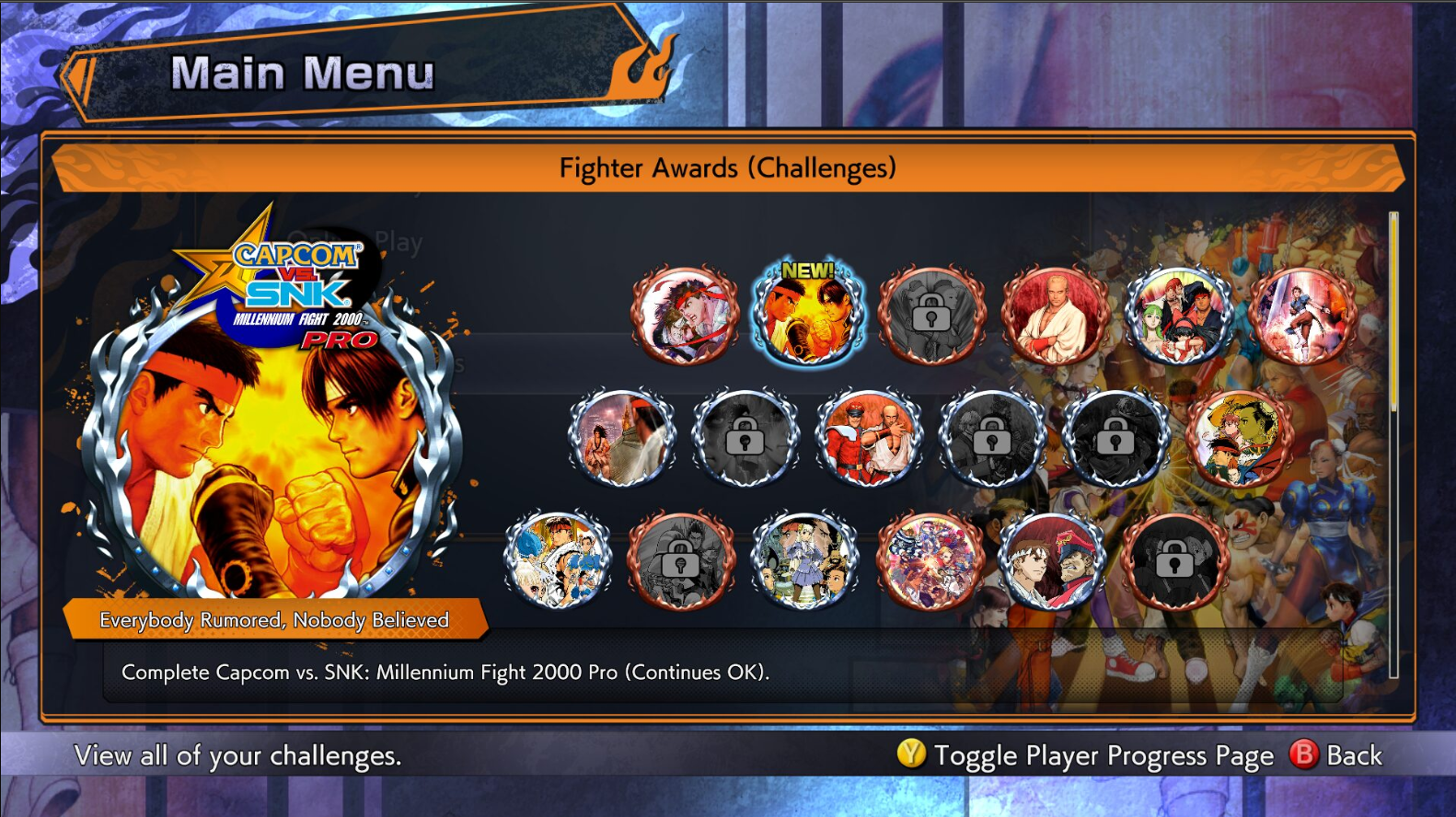Select the colorful bronze collage award on middle-right
This screenshot has height=817, width=1456.
[1242, 437]
